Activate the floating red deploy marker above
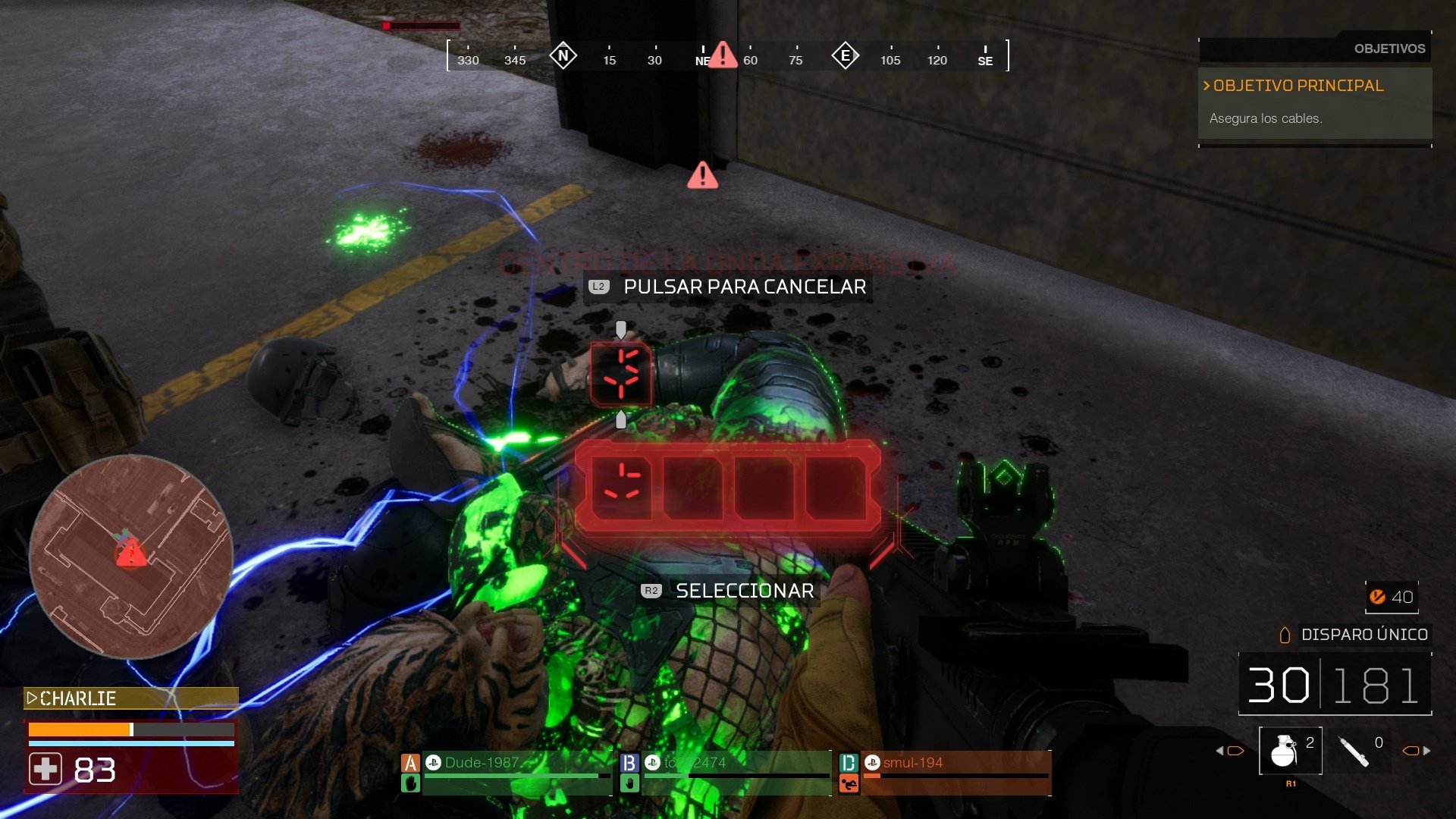This screenshot has height=819, width=1456. (621, 373)
